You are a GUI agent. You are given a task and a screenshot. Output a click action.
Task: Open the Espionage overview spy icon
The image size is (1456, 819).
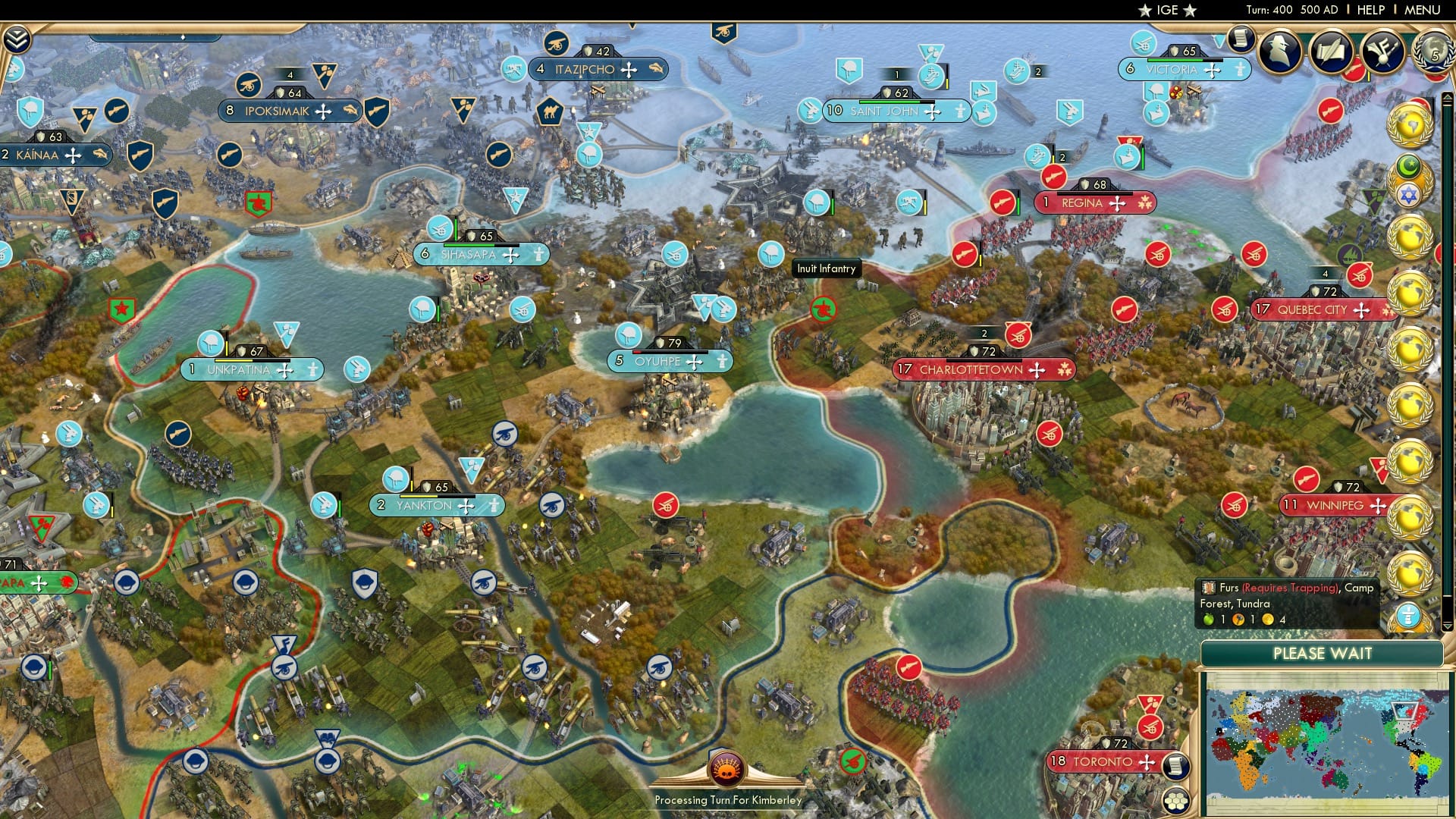pos(1279,51)
